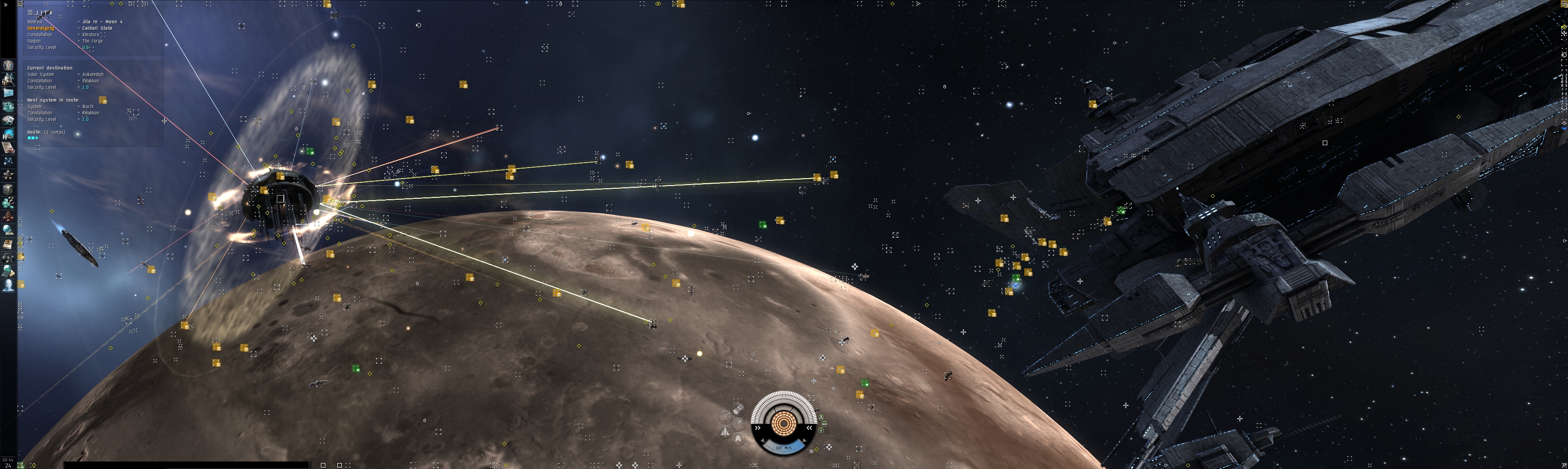Open the drones ship button
The width and height of the screenshot is (1568, 469).
point(725,432)
